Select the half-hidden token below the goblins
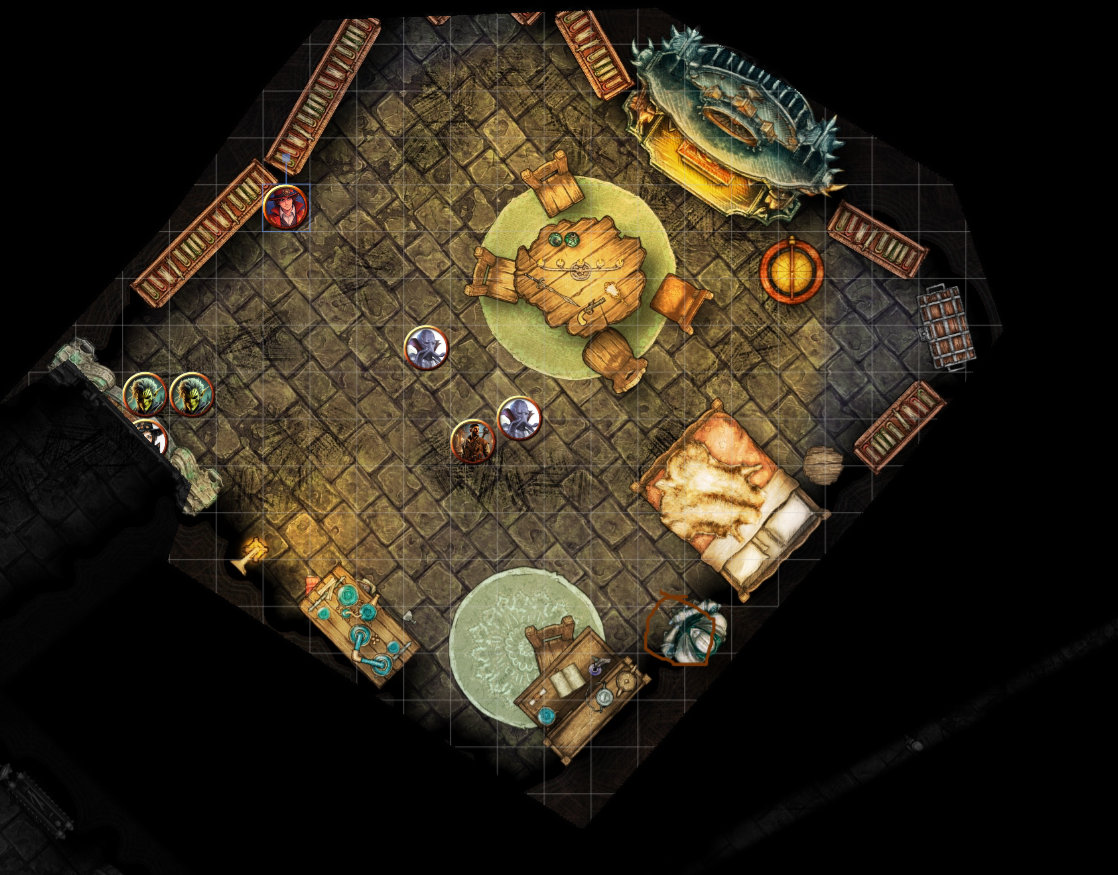This screenshot has width=1118, height=875. coord(151,433)
